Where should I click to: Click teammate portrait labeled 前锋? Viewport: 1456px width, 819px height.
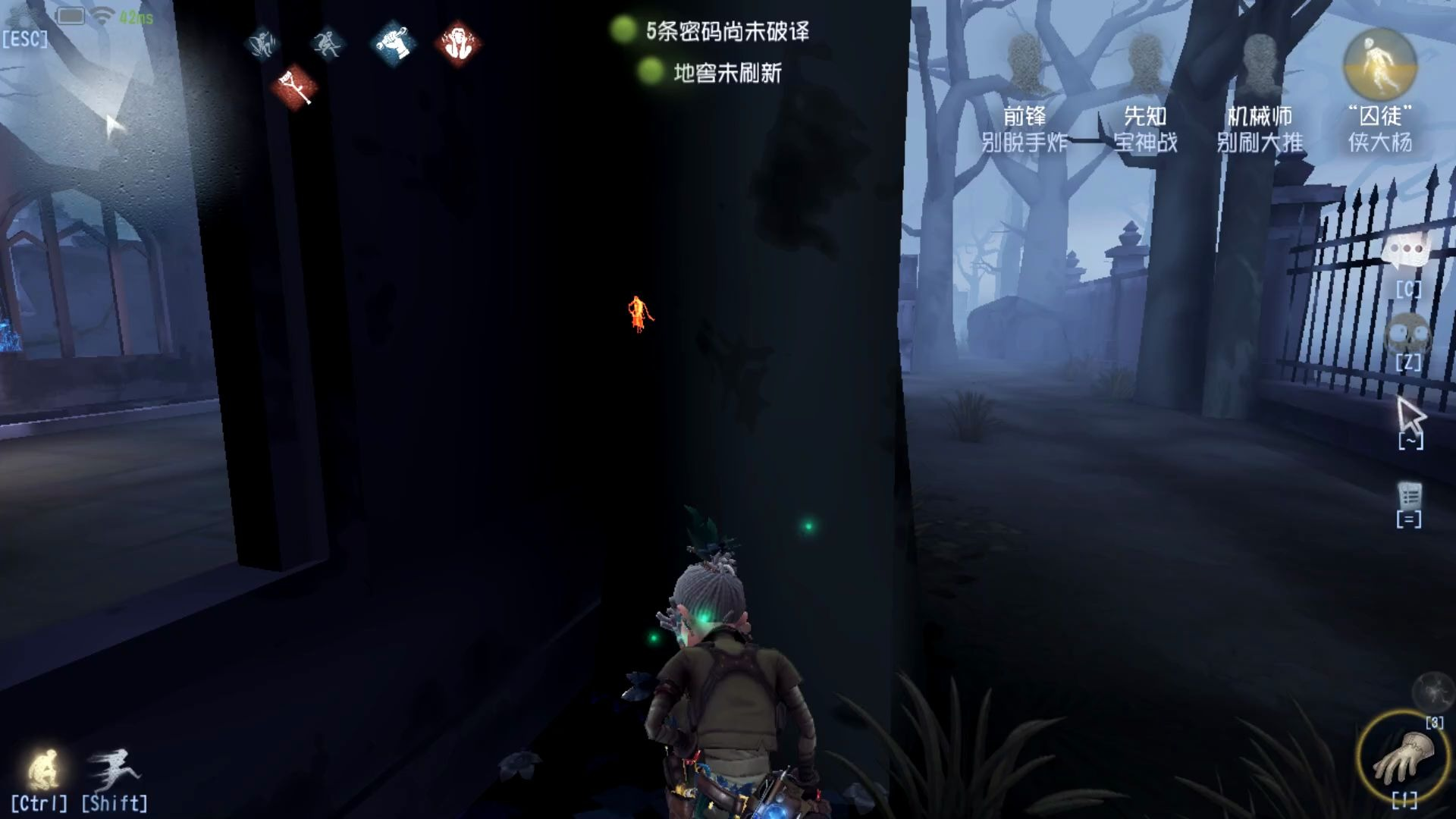coord(1024,61)
